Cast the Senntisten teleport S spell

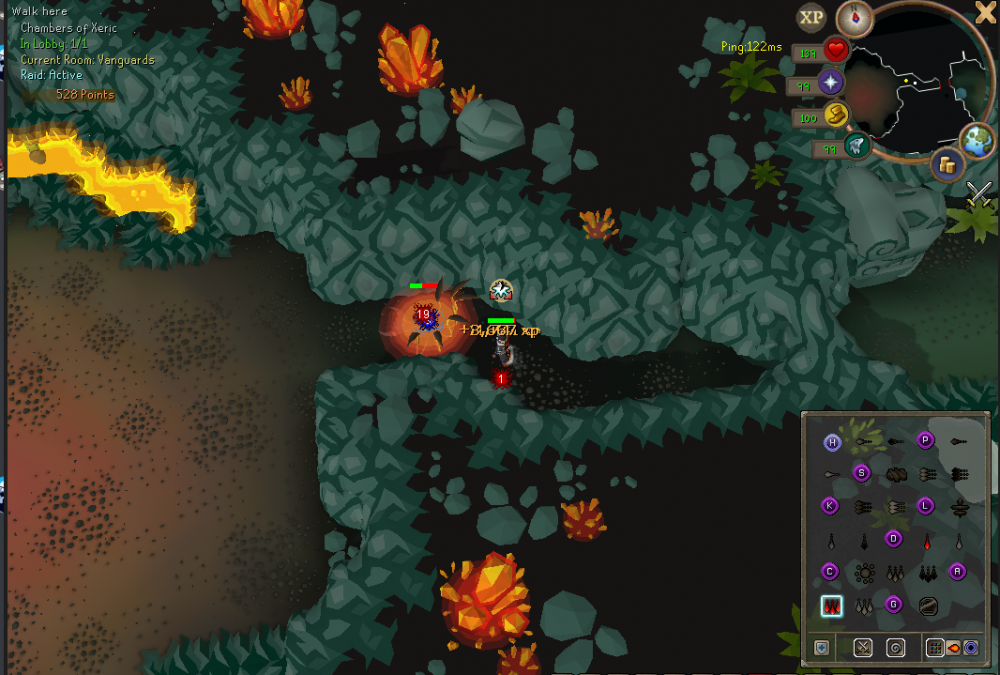(861, 473)
